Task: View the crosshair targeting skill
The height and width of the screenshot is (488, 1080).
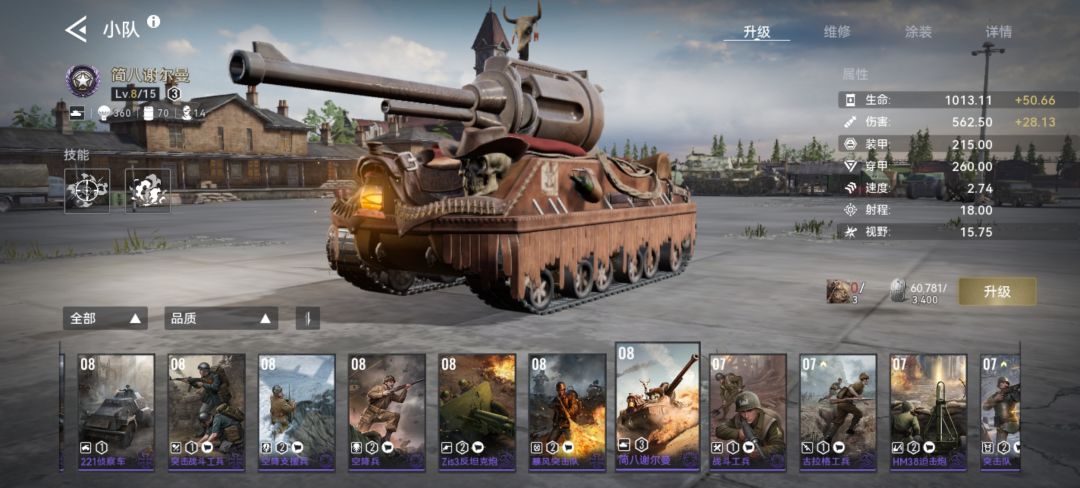Action: pyautogui.click(x=87, y=190)
